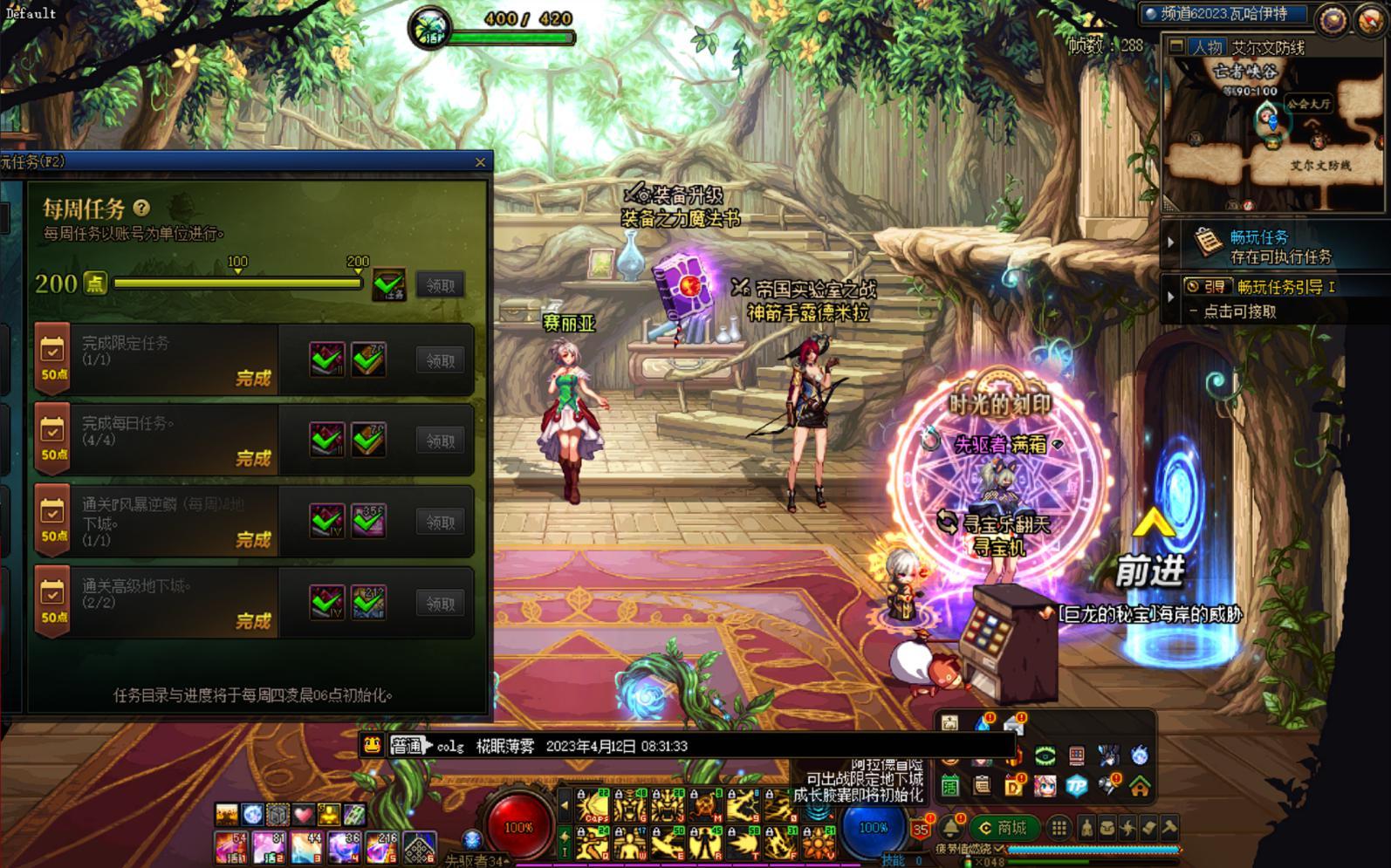Open the weekly task help question mark
1391x868 pixels.
click(141, 208)
